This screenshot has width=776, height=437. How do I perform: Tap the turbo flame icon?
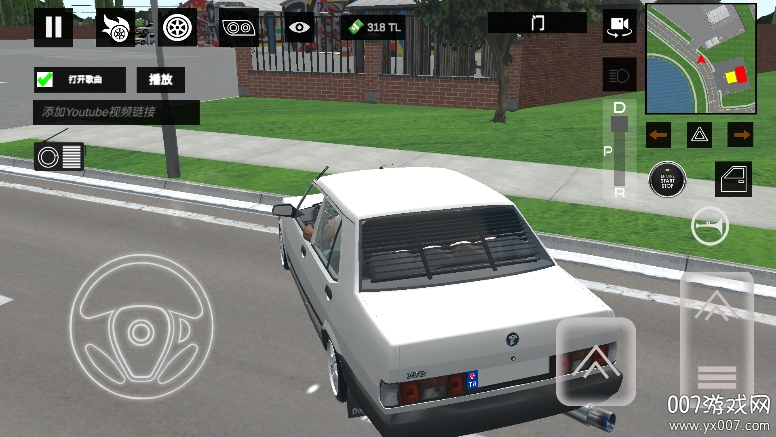(x=115, y=27)
